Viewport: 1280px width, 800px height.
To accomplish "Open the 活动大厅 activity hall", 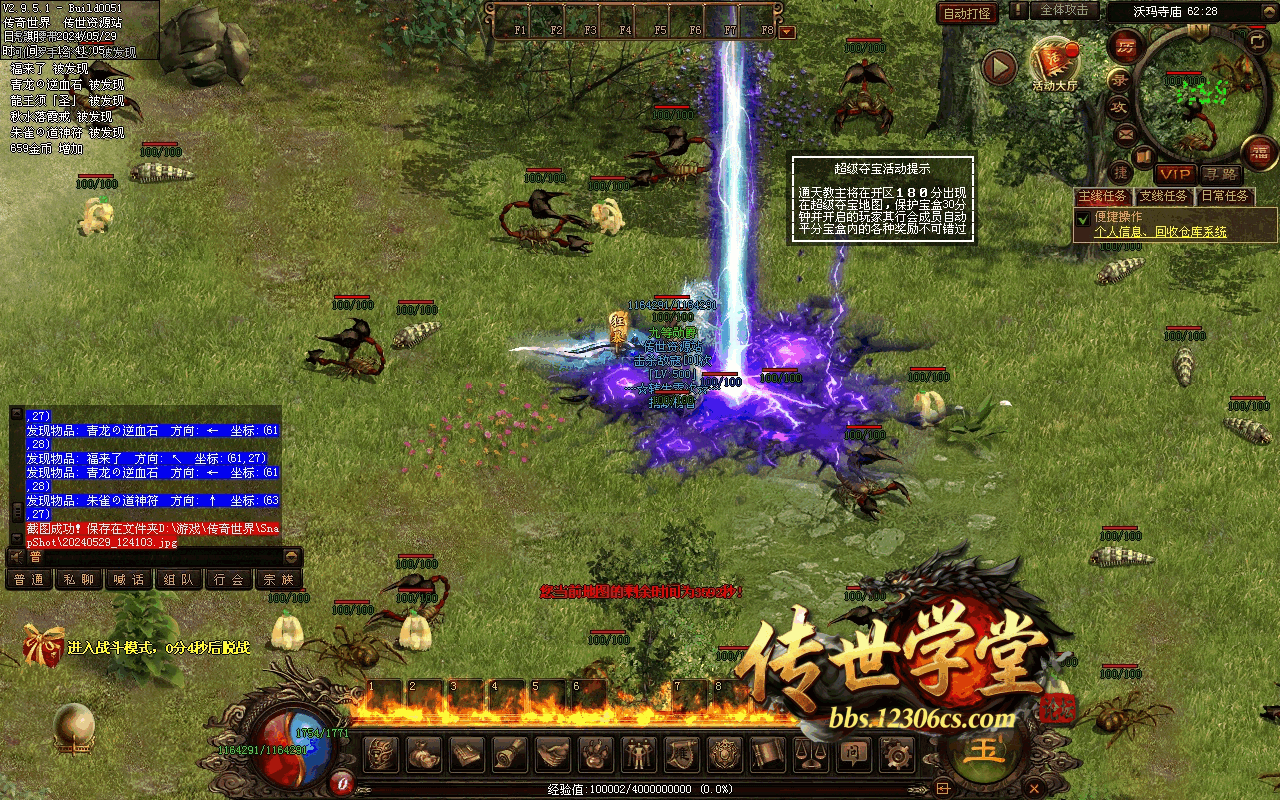I will coord(1055,63).
